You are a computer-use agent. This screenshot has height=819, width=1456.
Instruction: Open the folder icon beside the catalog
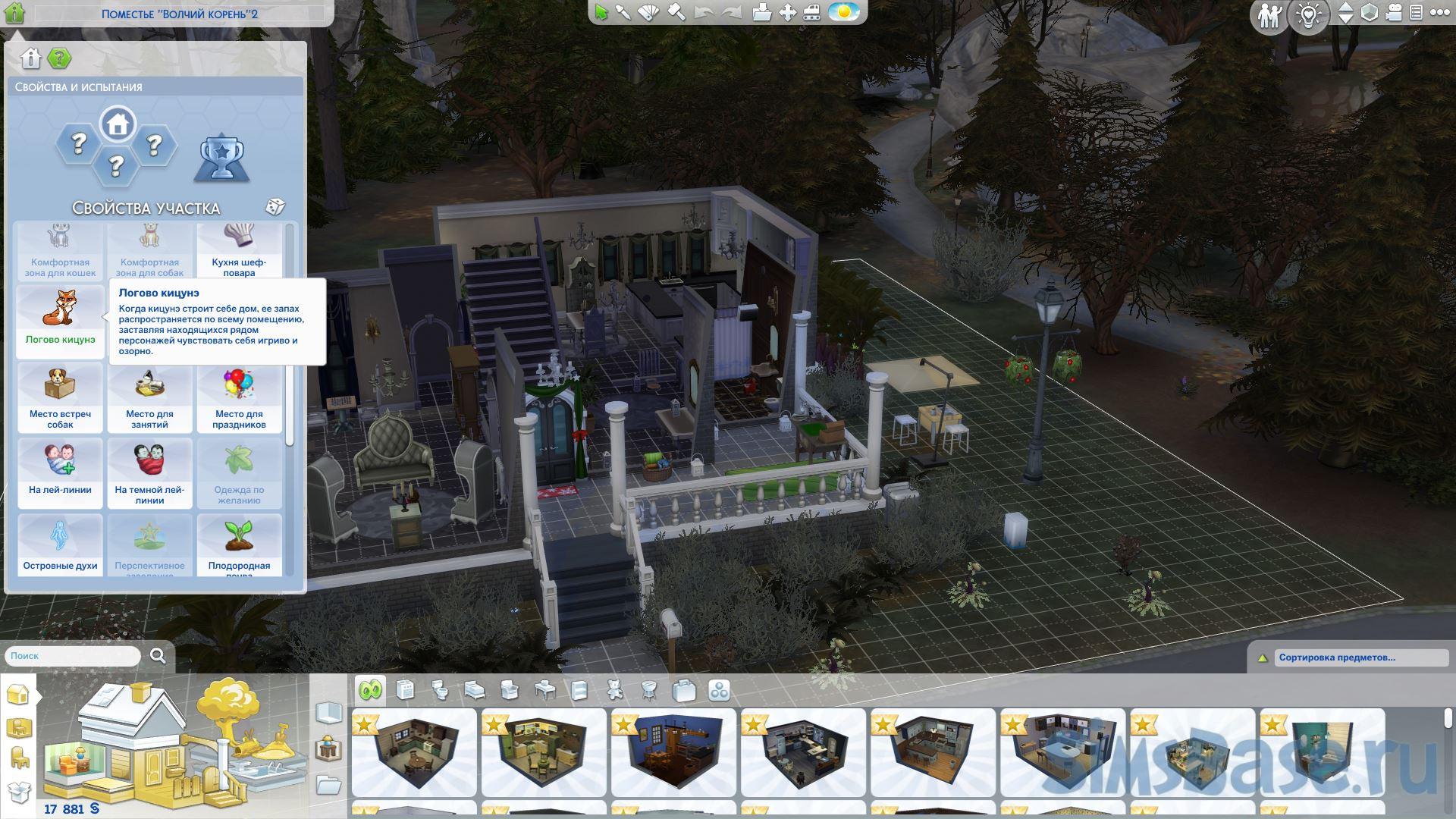(328, 785)
